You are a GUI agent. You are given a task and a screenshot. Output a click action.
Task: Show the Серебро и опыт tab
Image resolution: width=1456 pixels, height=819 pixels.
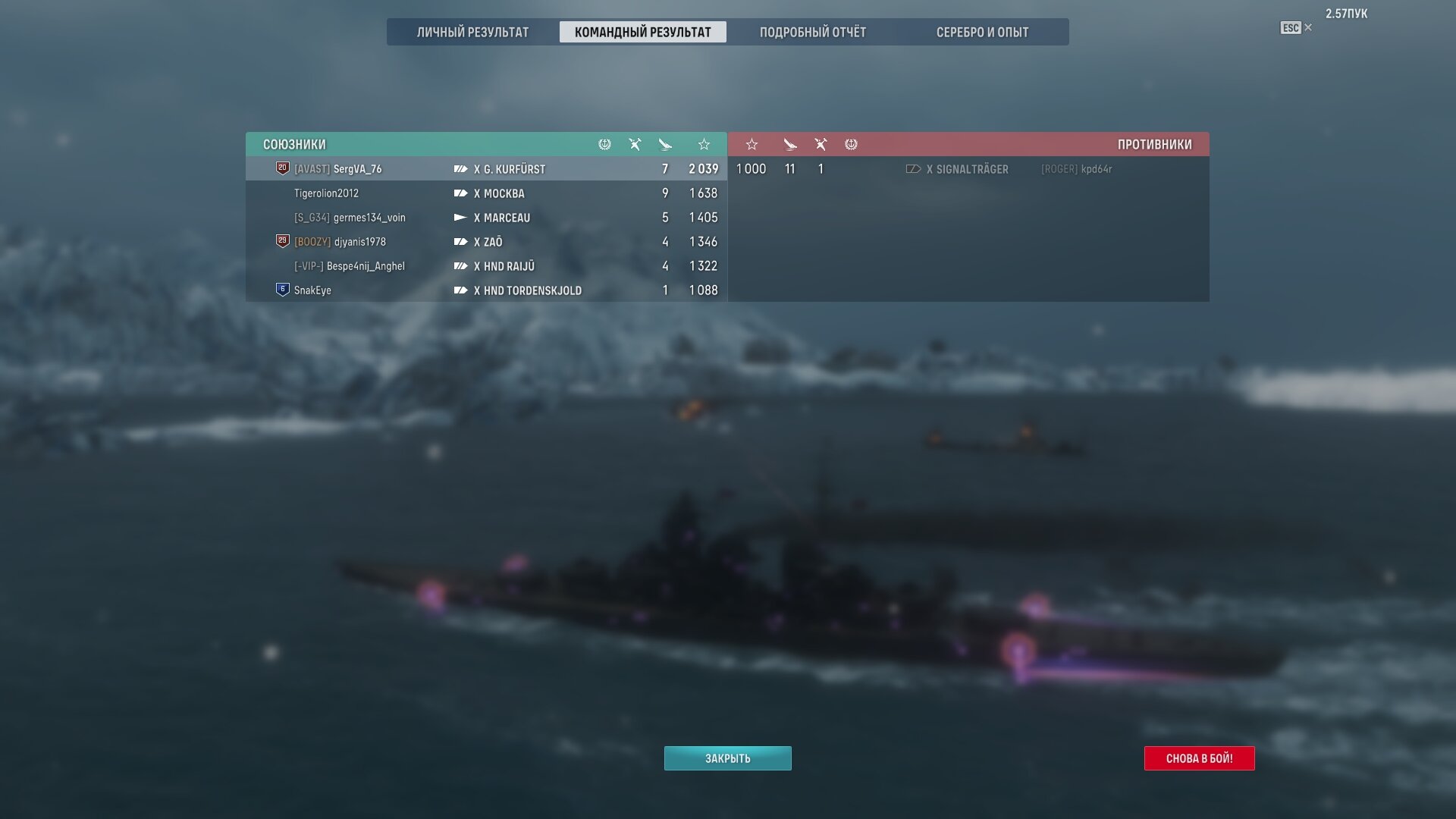982,32
